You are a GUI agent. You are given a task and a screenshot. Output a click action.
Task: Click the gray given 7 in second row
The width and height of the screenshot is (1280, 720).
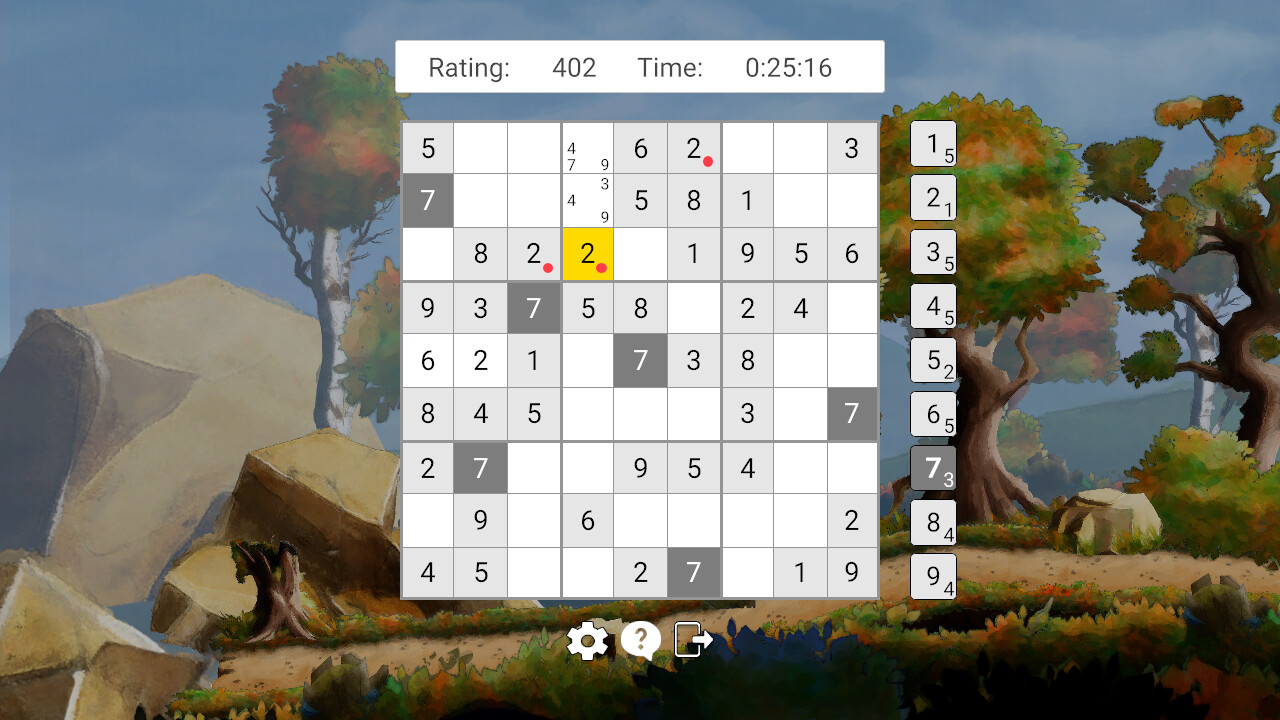[x=427, y=200]
